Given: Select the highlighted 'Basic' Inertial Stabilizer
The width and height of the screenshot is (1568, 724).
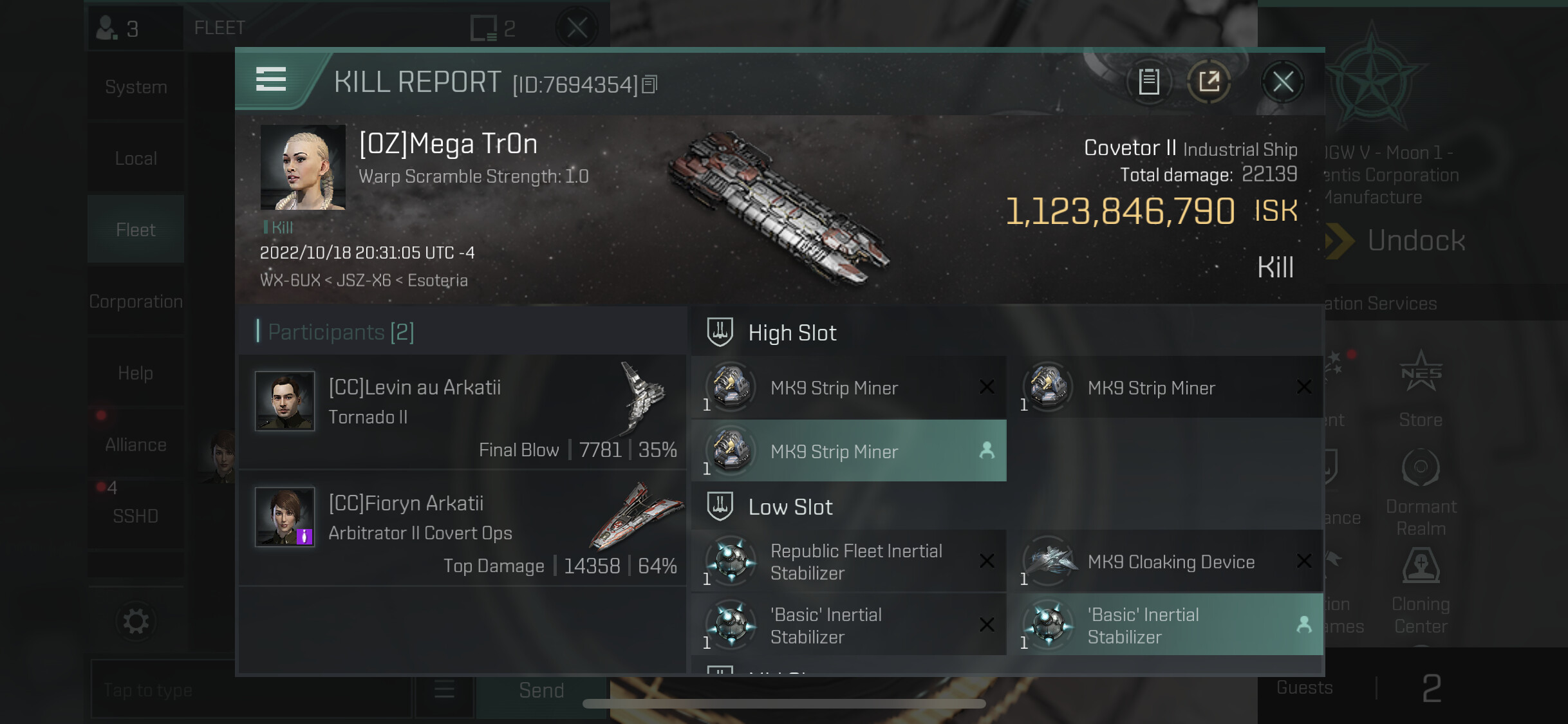Looking at the screenshot, I should pos(1166,625).
